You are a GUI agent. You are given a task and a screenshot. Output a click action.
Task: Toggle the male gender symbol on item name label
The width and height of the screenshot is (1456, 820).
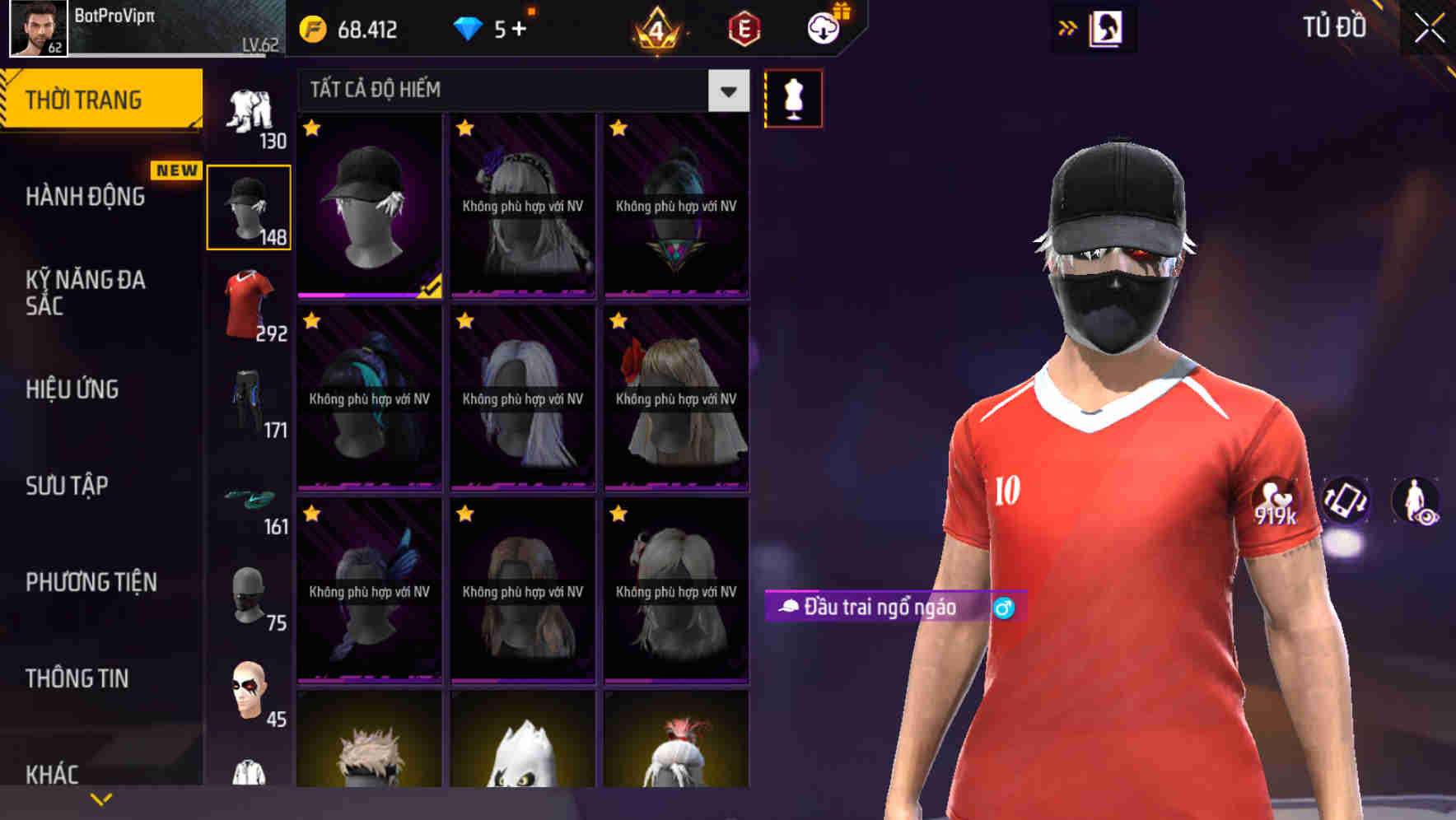click(x=1004, y=609)
